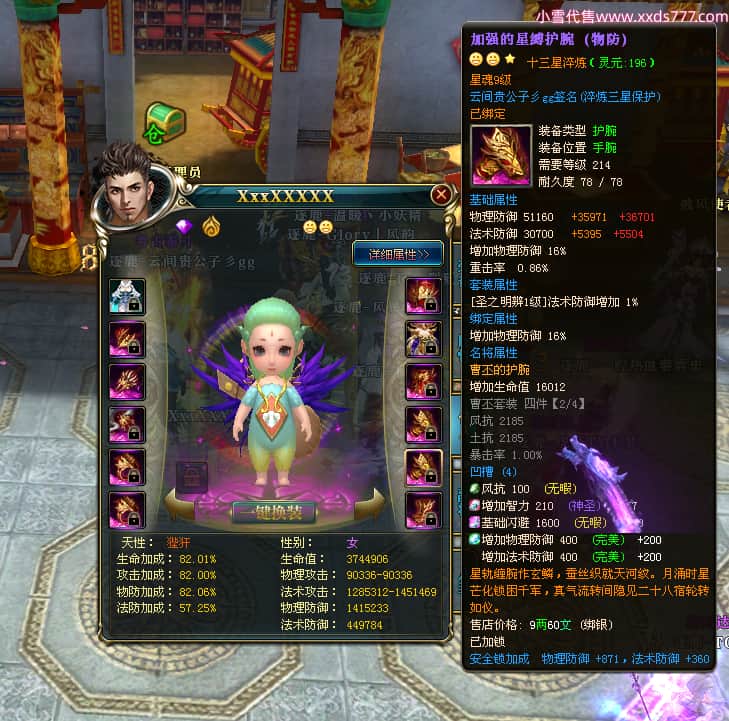This screenshot has height=721, width=729.
Task: Click the purple diamond gem icon
Action: coord(184,227)
